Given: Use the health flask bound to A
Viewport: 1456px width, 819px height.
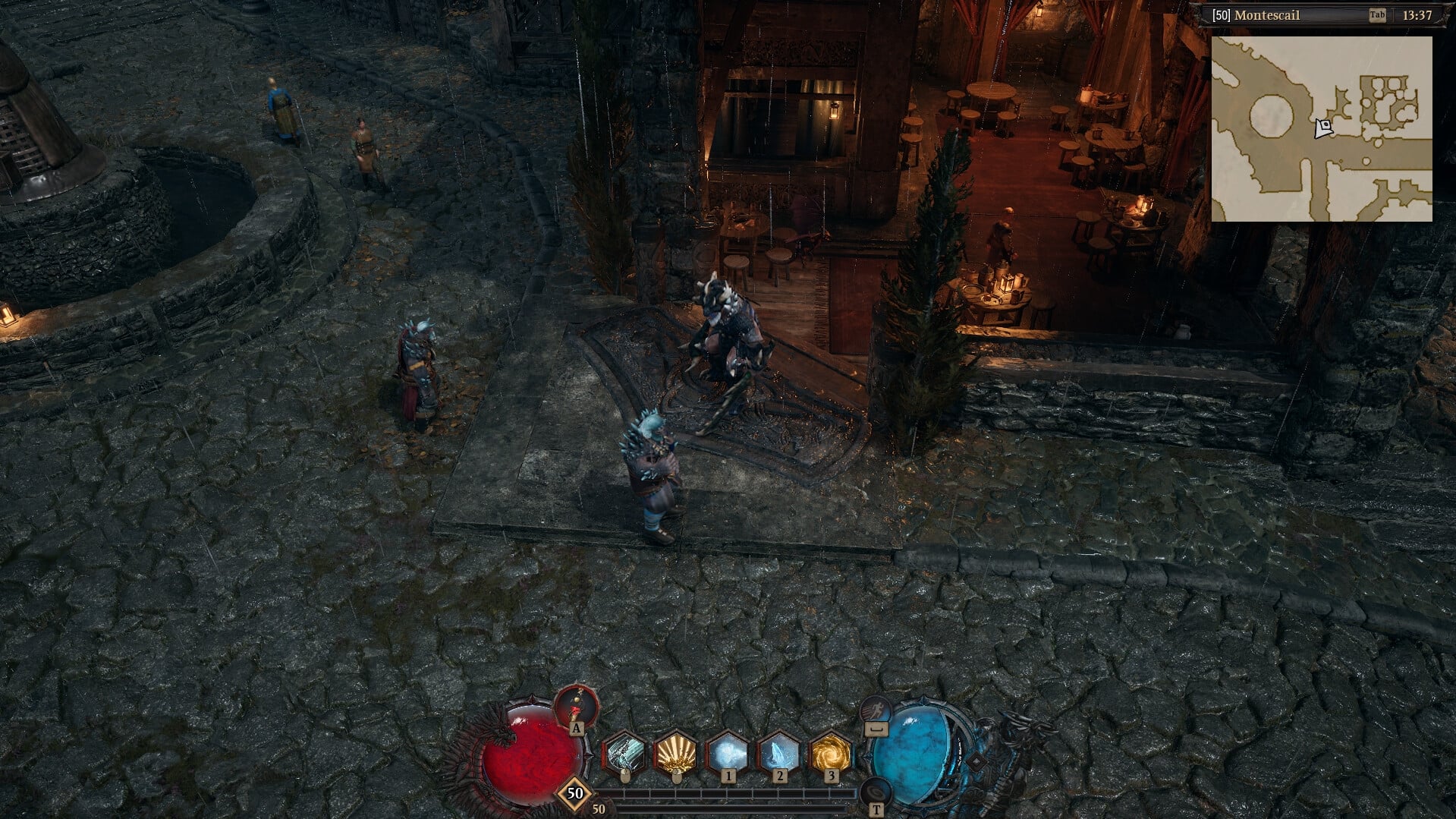Looking at the screenshot, I should [x=577, y=704].
